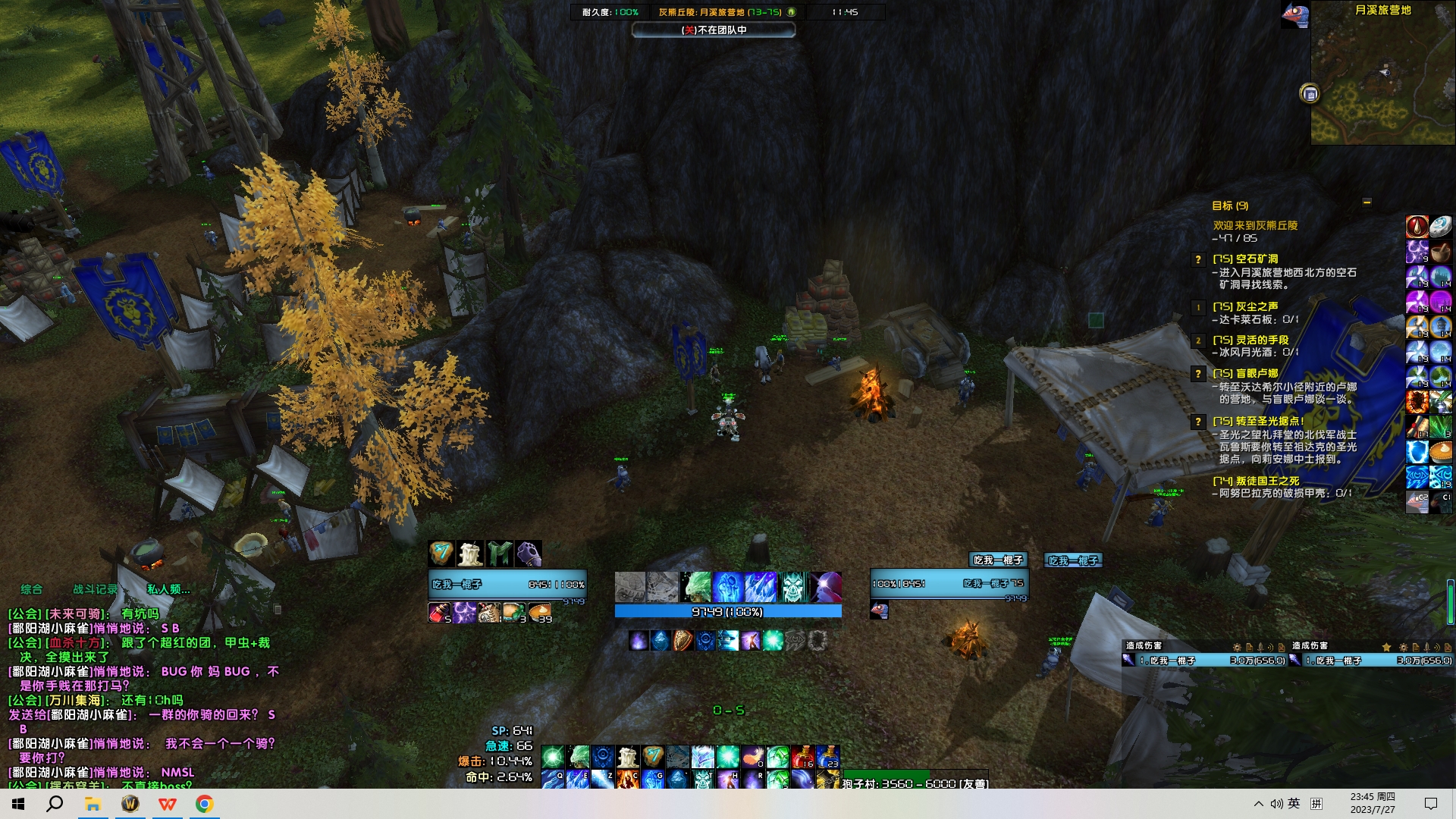Viewport: 1456px width, 819px height.
Task: Click the player unit frame 吃我一棍子
Action: coord(507,584)
